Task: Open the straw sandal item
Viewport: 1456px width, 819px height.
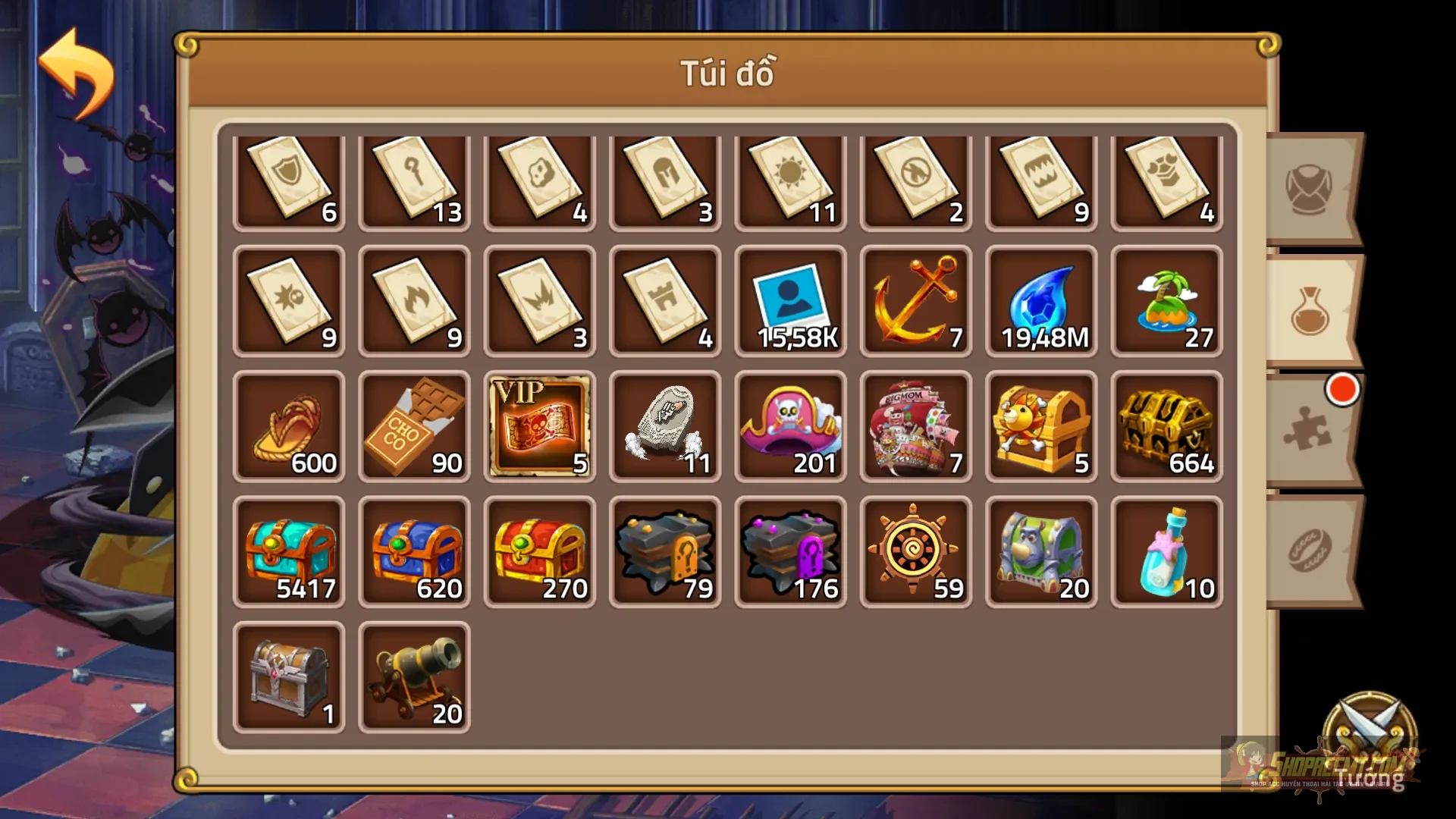Action: click(x=290, y=427)
